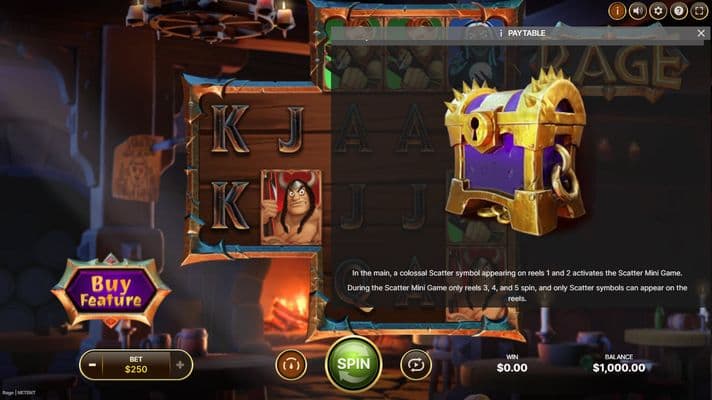Activate the autoplay loop button
The width and height of the screenshot is (712, 400).
coord(415,365)
